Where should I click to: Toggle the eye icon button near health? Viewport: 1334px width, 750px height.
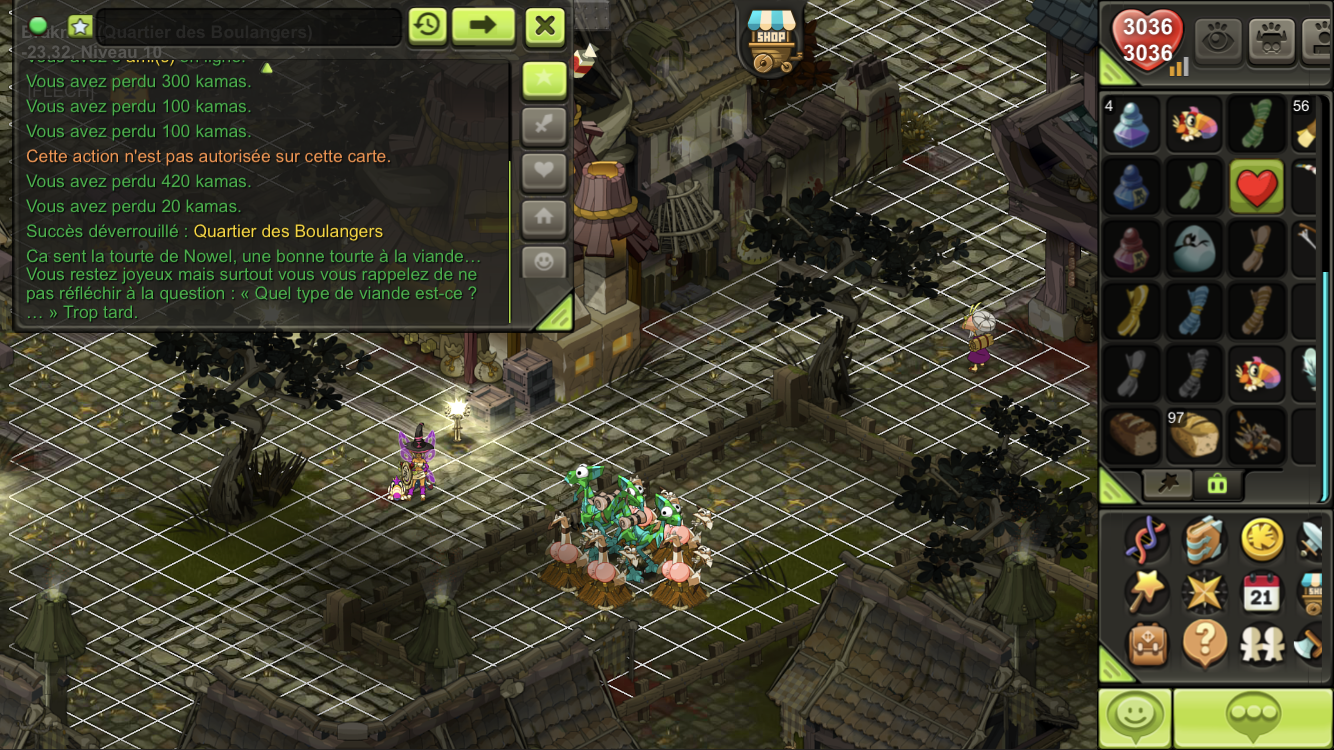[1218, 40]
